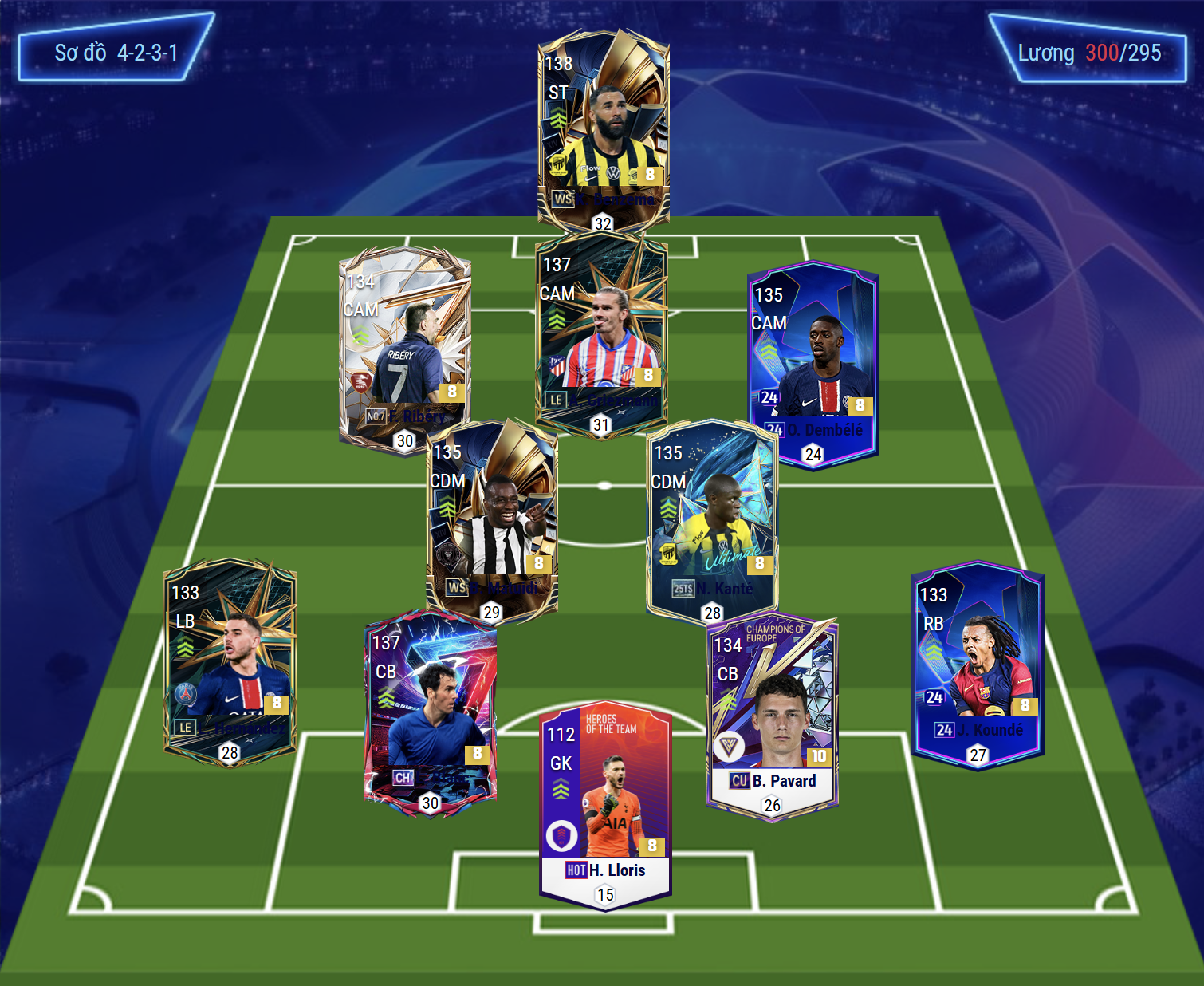The image size is (1204, 986).
Task: Pick the Griezmann 137 CAM card
Action: 601,331
